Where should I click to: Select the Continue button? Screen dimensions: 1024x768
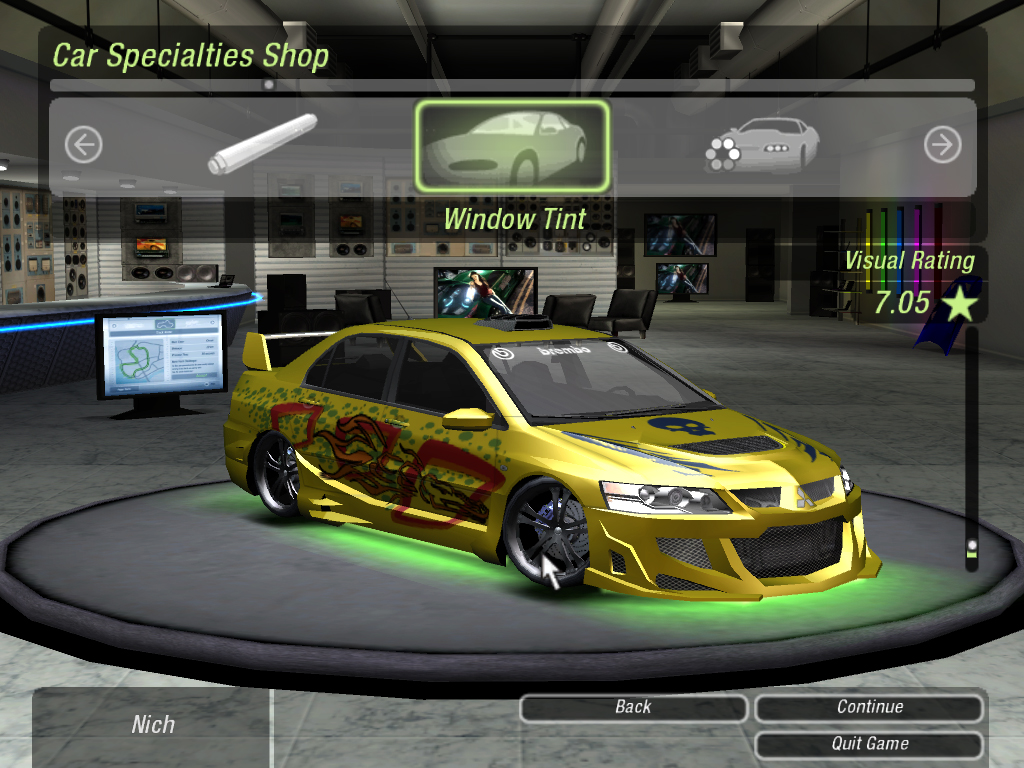[869, 708]
